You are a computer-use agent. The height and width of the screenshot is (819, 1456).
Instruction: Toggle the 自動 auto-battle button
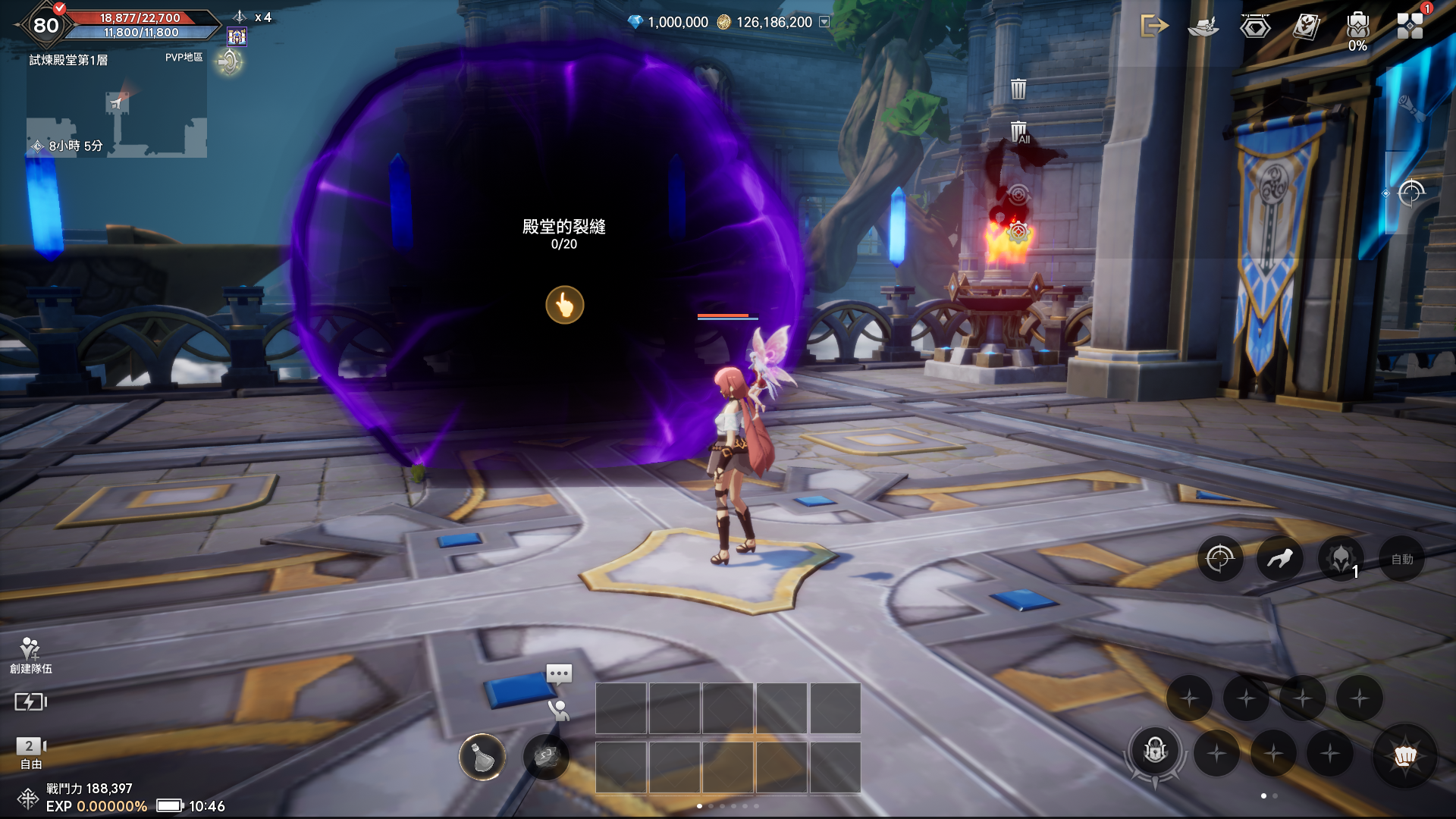1401,560
